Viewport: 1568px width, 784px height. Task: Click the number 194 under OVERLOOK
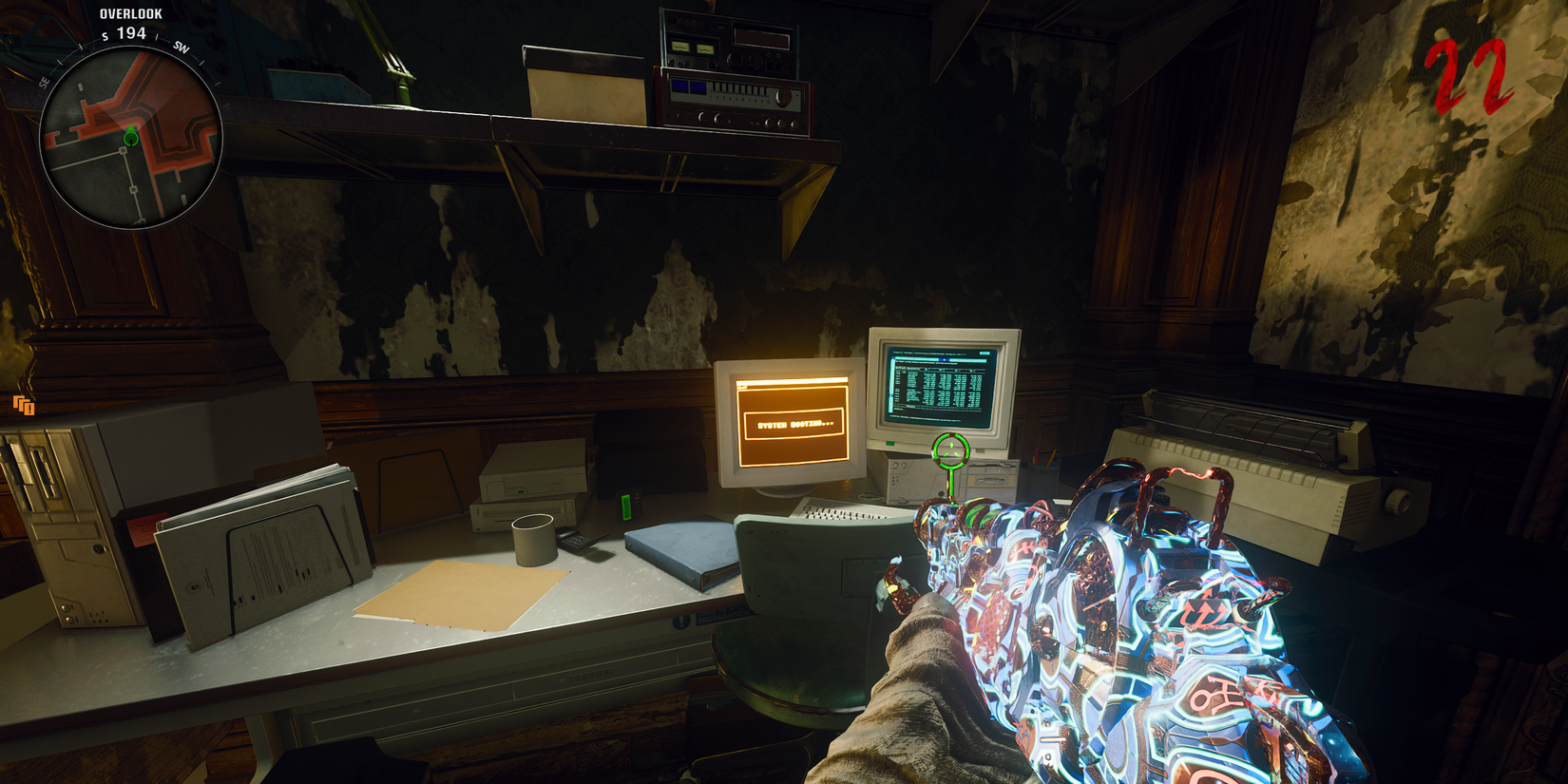(x=131, y=33)
